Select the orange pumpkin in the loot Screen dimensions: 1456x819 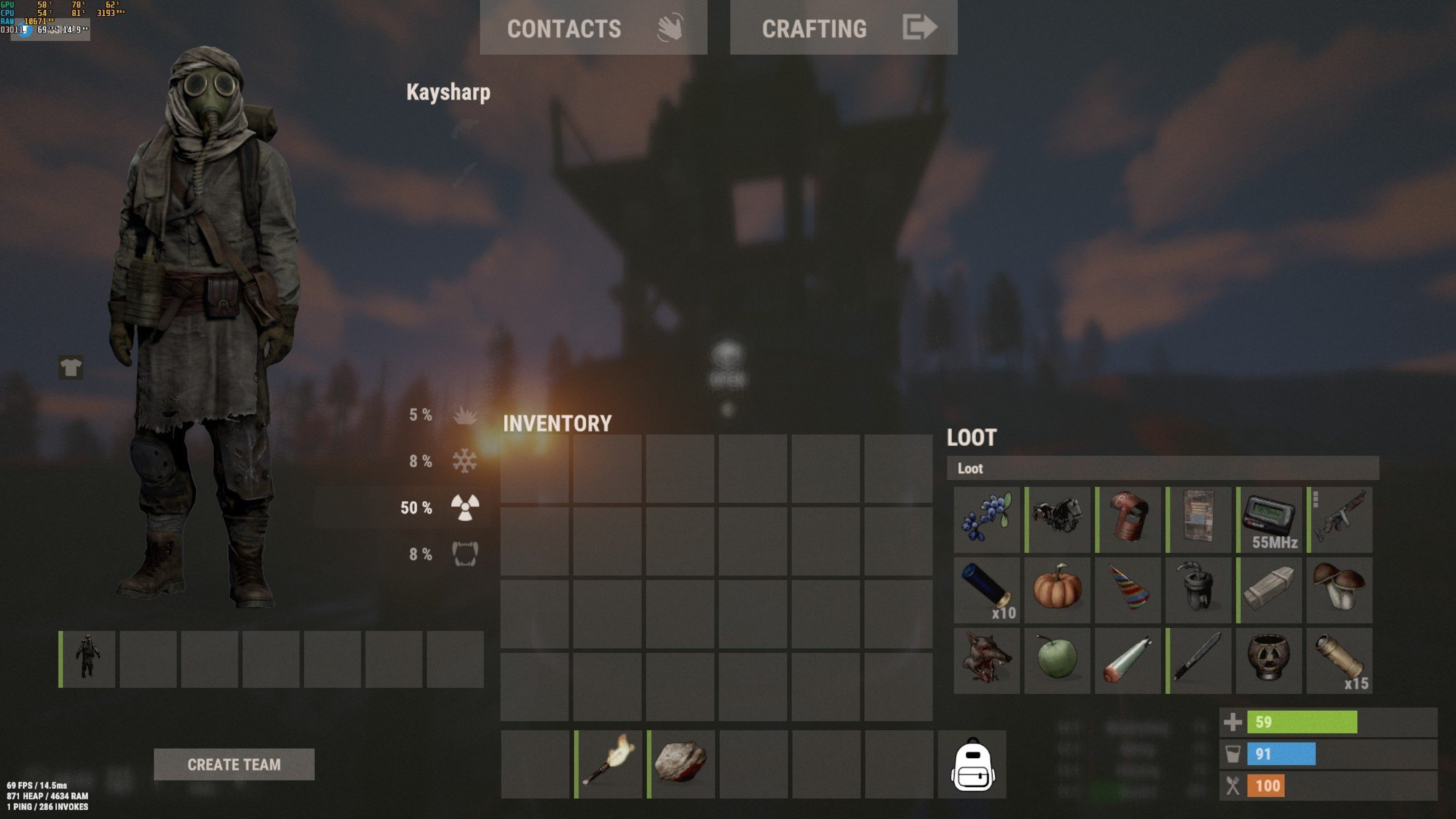pos(1057,590)
